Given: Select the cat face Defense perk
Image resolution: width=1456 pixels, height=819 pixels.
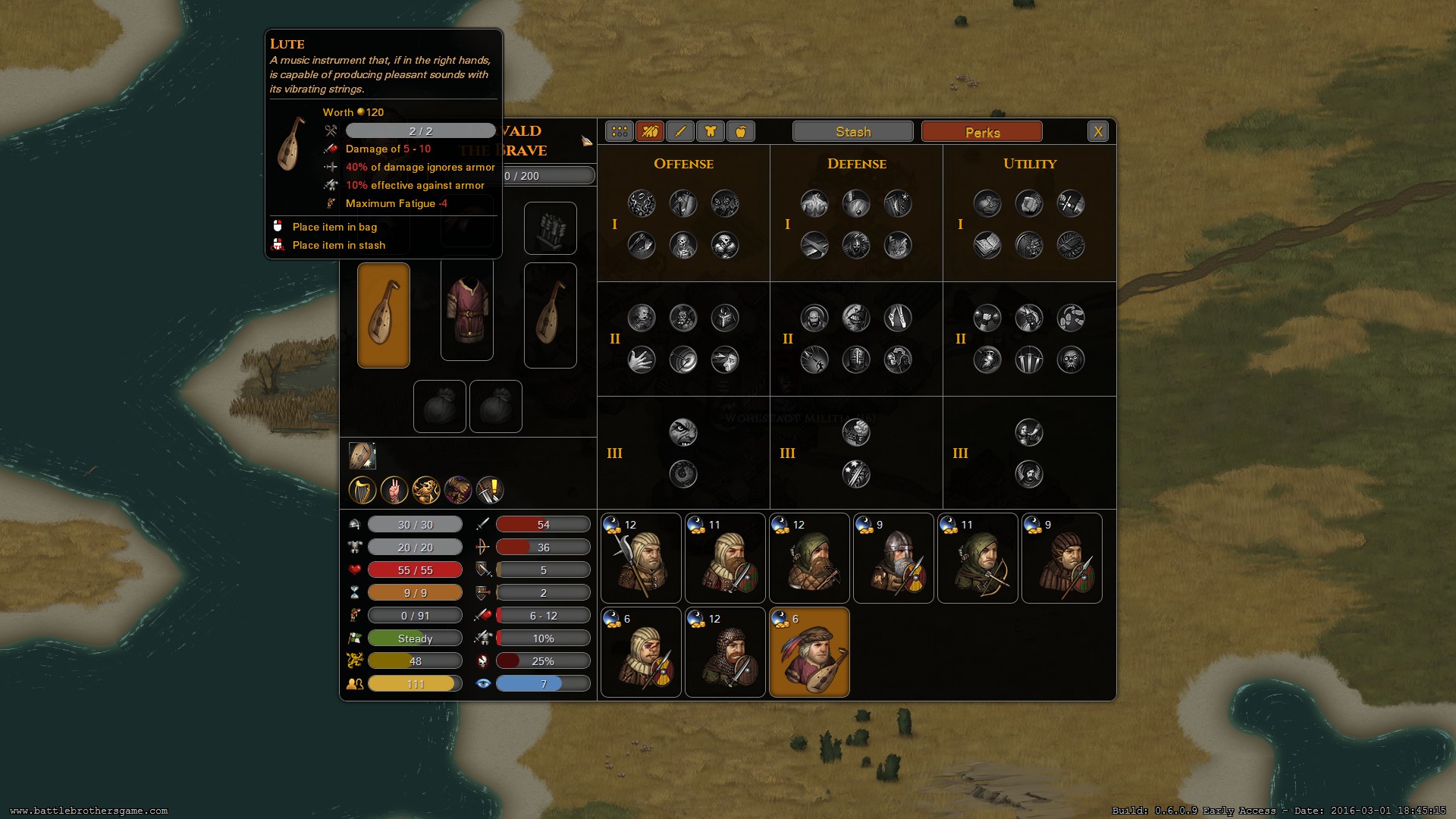Looking at the screenshot, I should click(x=898, y=246).
